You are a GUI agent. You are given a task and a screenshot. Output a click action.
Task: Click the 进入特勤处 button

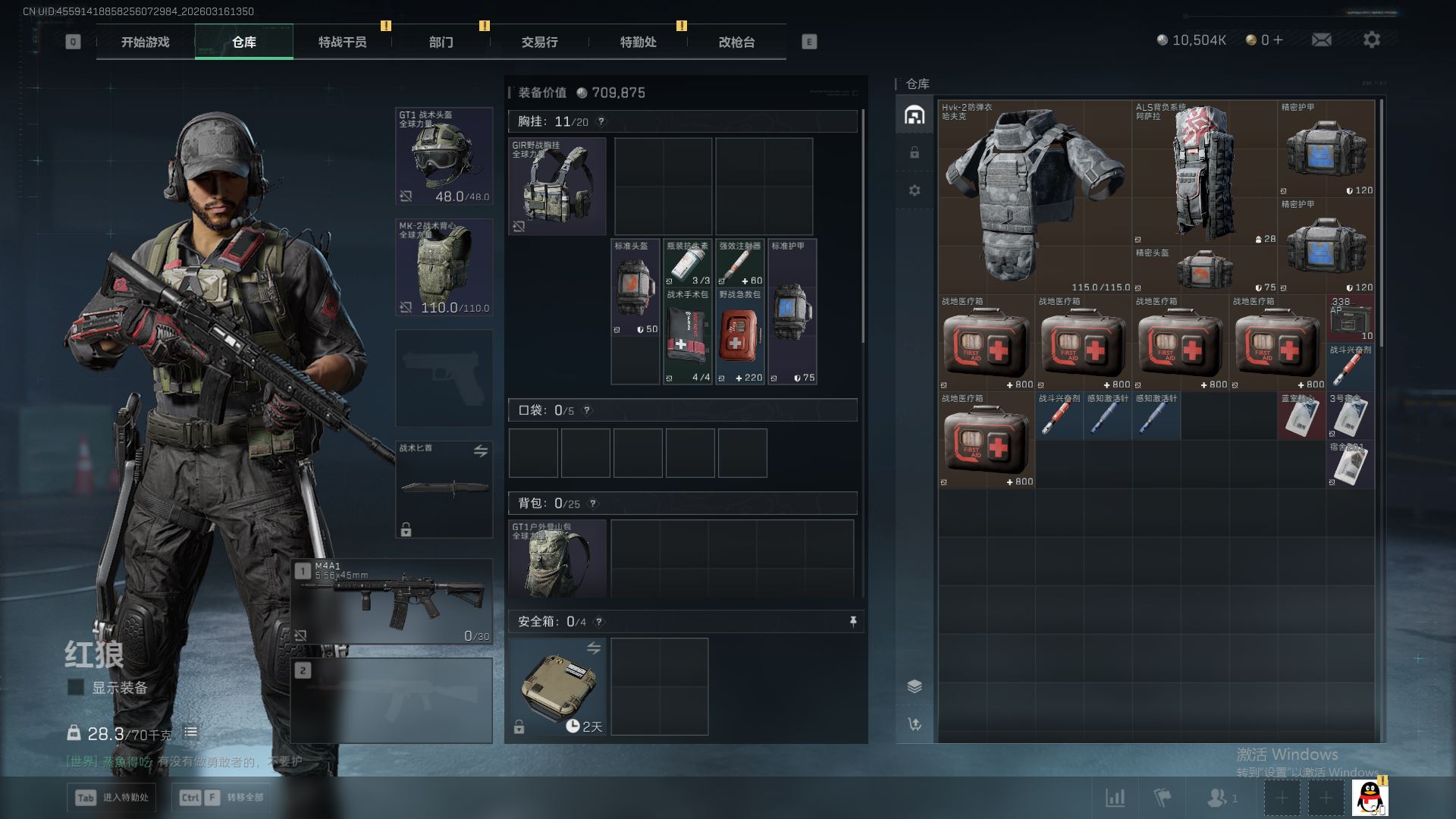pyautogui.click(x=112, y=797)
